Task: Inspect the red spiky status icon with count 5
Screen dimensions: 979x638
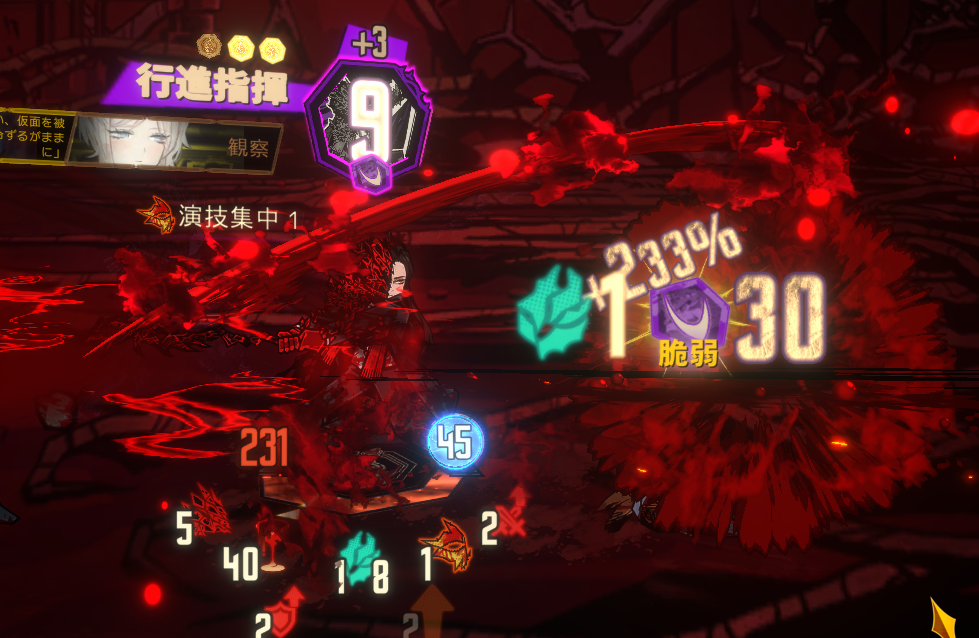Action: coord(212,509)
